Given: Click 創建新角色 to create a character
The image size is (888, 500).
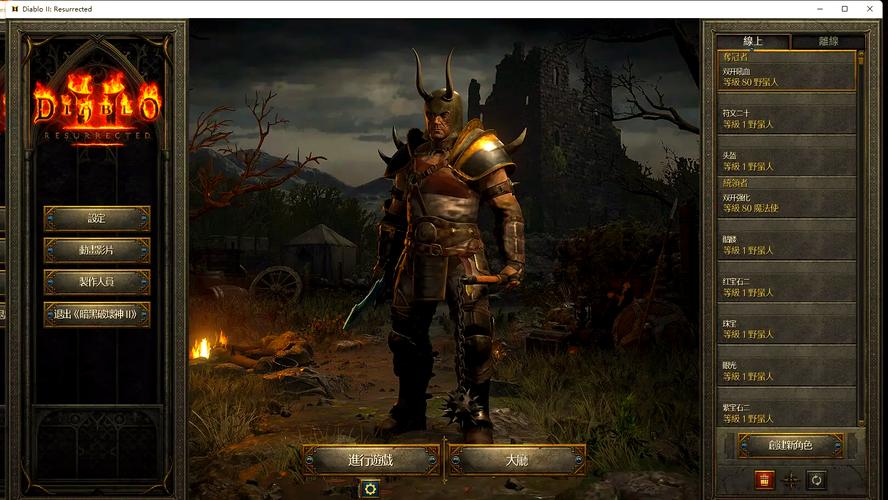Looking at the screenshot, I should pyautogui.click(x=790, y=445).
